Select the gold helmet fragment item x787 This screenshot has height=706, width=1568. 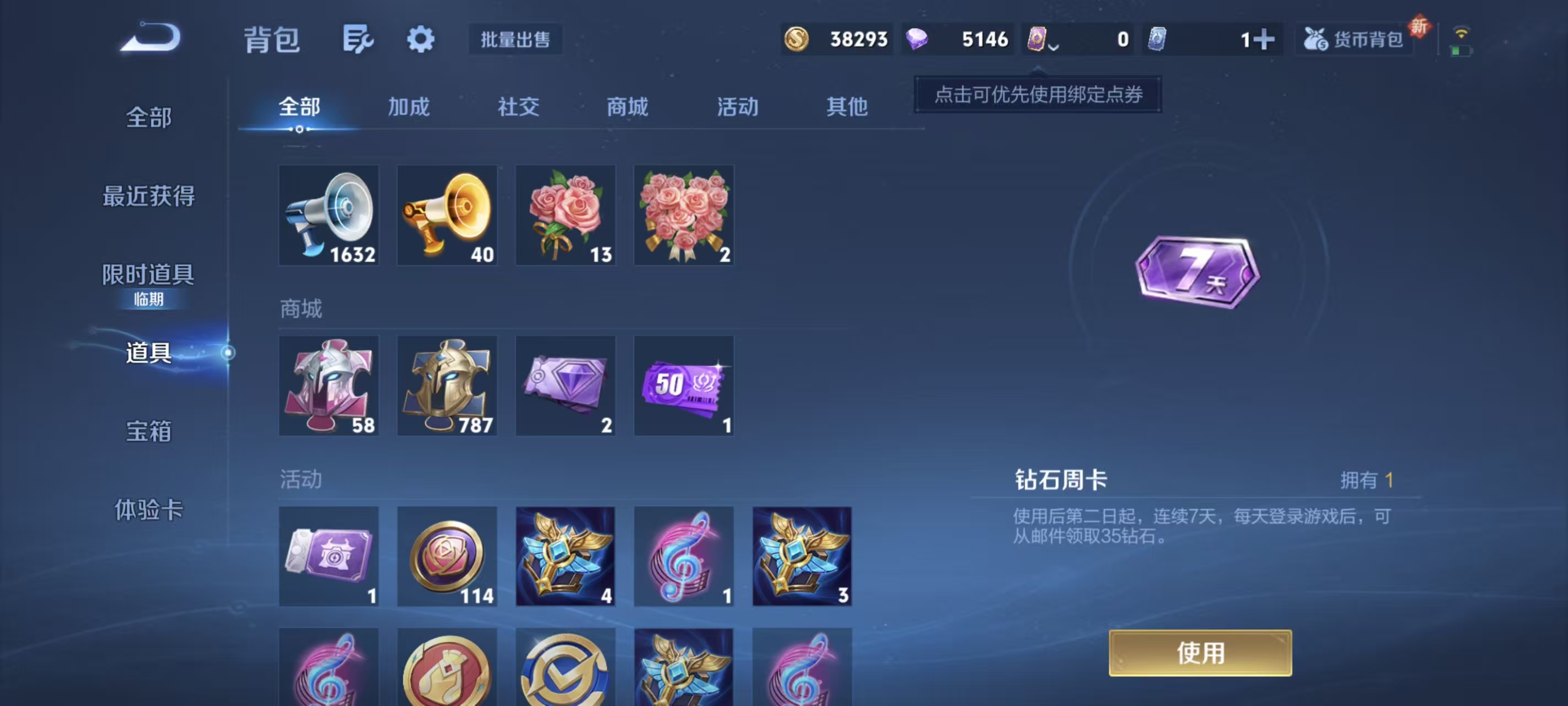coord(447,385)
